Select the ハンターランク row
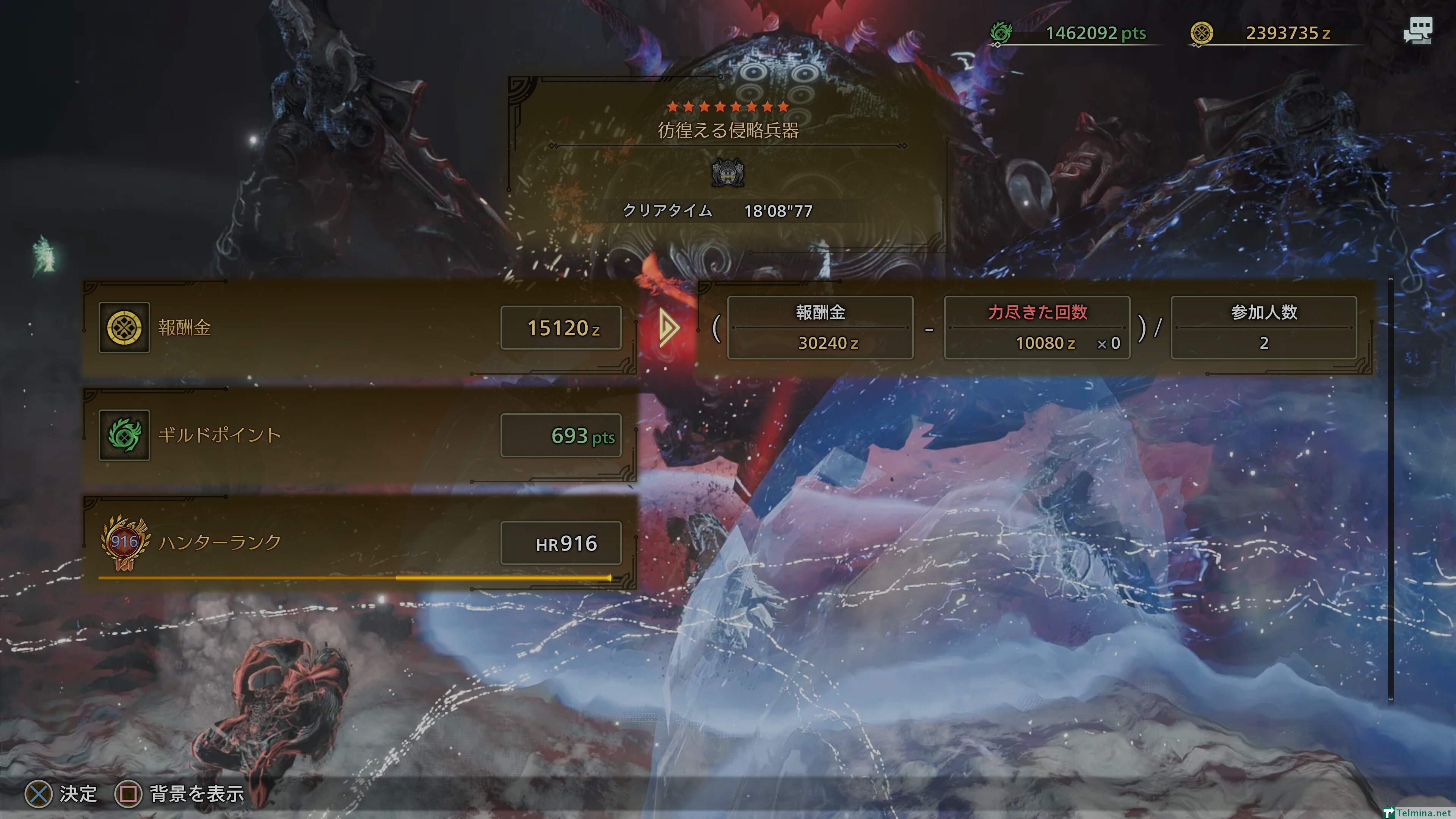This screenshot has width=1456, height=819. point(359,543)
